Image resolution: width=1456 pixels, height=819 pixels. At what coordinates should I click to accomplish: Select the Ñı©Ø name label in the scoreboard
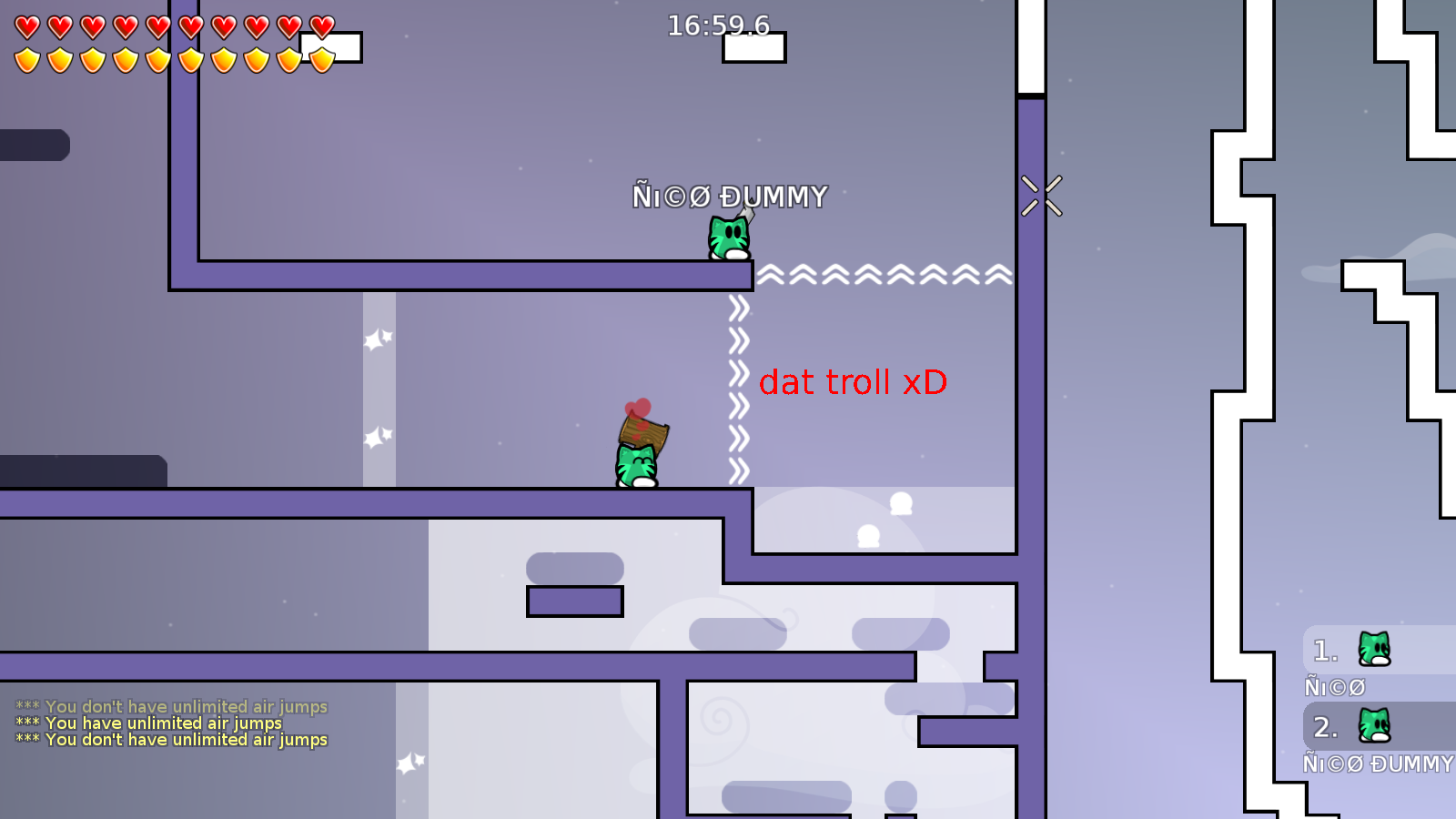click(x=1336, y=686)
